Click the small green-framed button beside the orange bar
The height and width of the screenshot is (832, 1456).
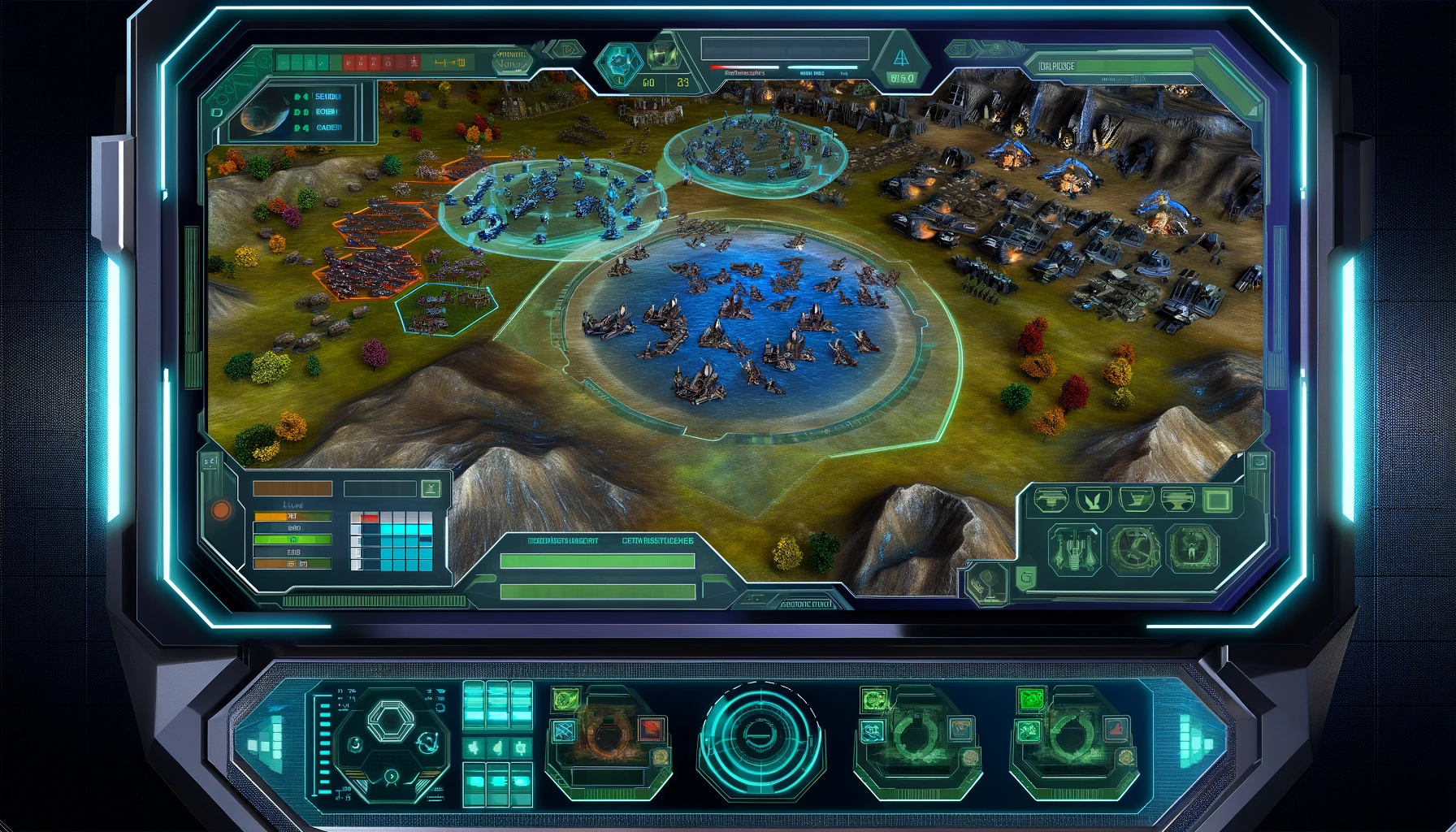[x=431, y=488]
